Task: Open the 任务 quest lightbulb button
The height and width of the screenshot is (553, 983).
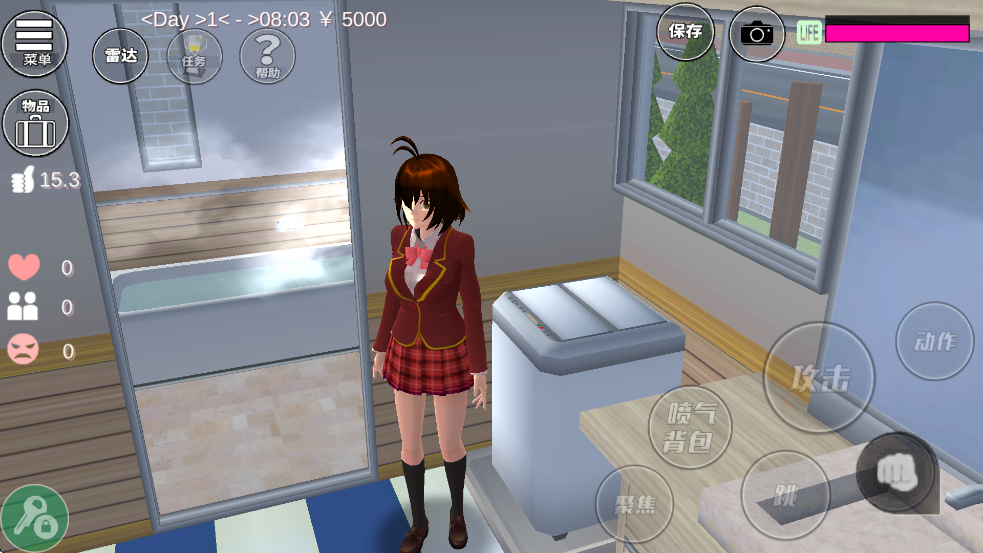Action: (x=194, y=56)
